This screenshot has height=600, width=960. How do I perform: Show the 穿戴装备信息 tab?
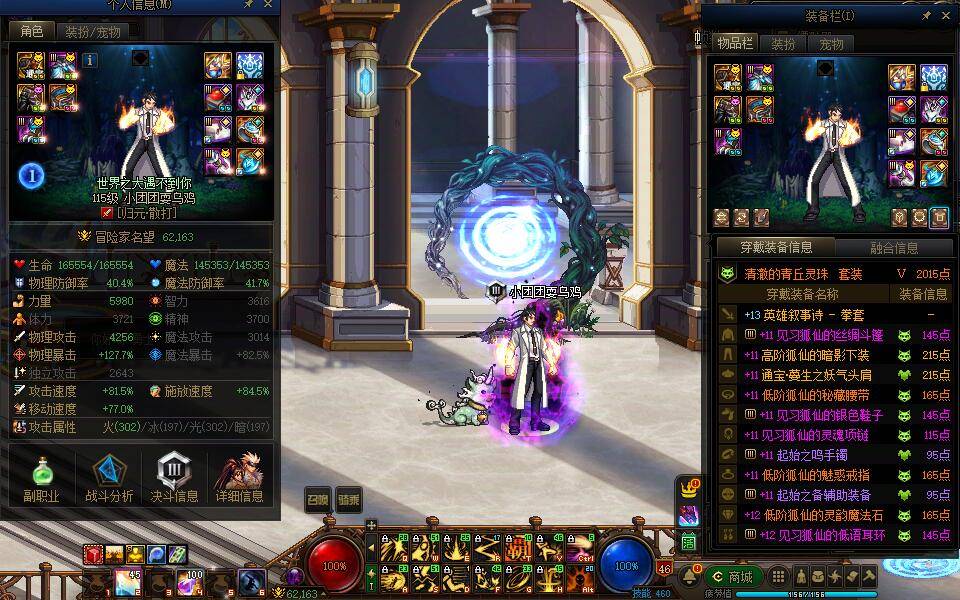click(776, 247)
